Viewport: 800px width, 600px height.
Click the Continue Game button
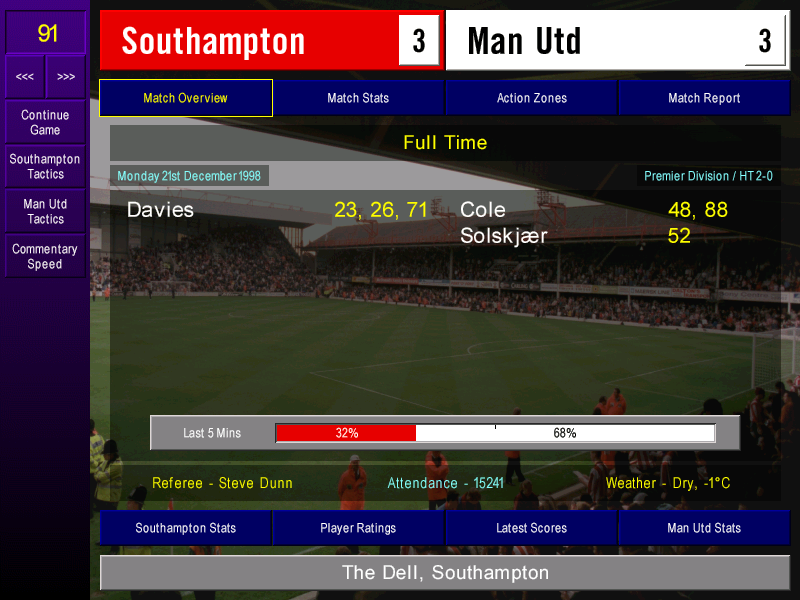tap(45, 123)
